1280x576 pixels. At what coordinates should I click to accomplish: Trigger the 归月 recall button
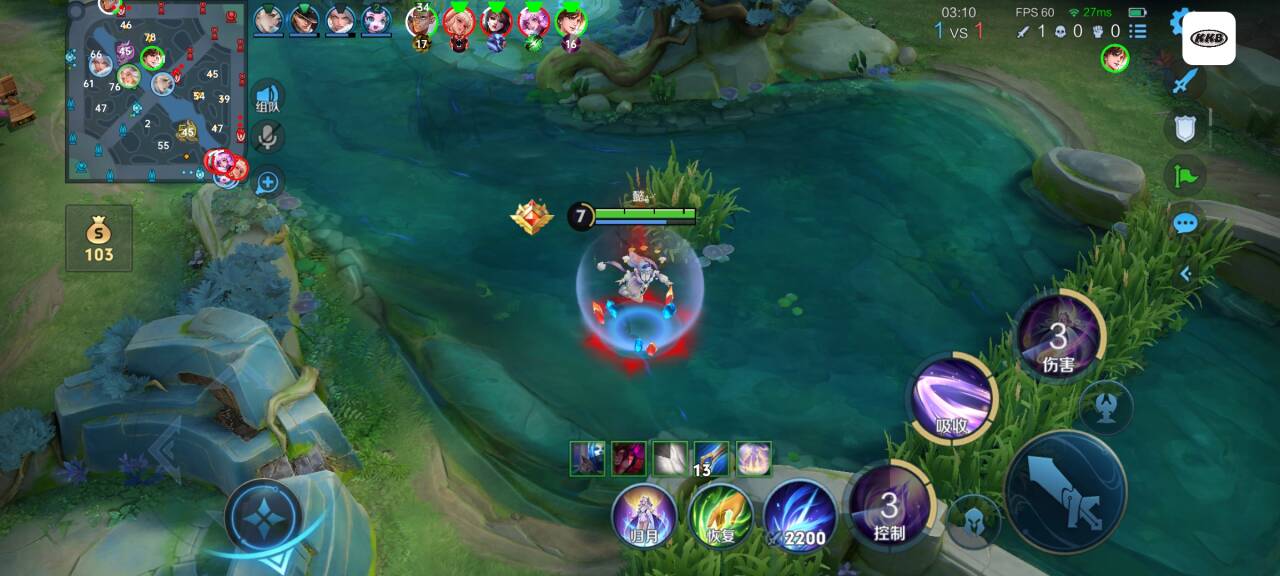tap(644, 516)
